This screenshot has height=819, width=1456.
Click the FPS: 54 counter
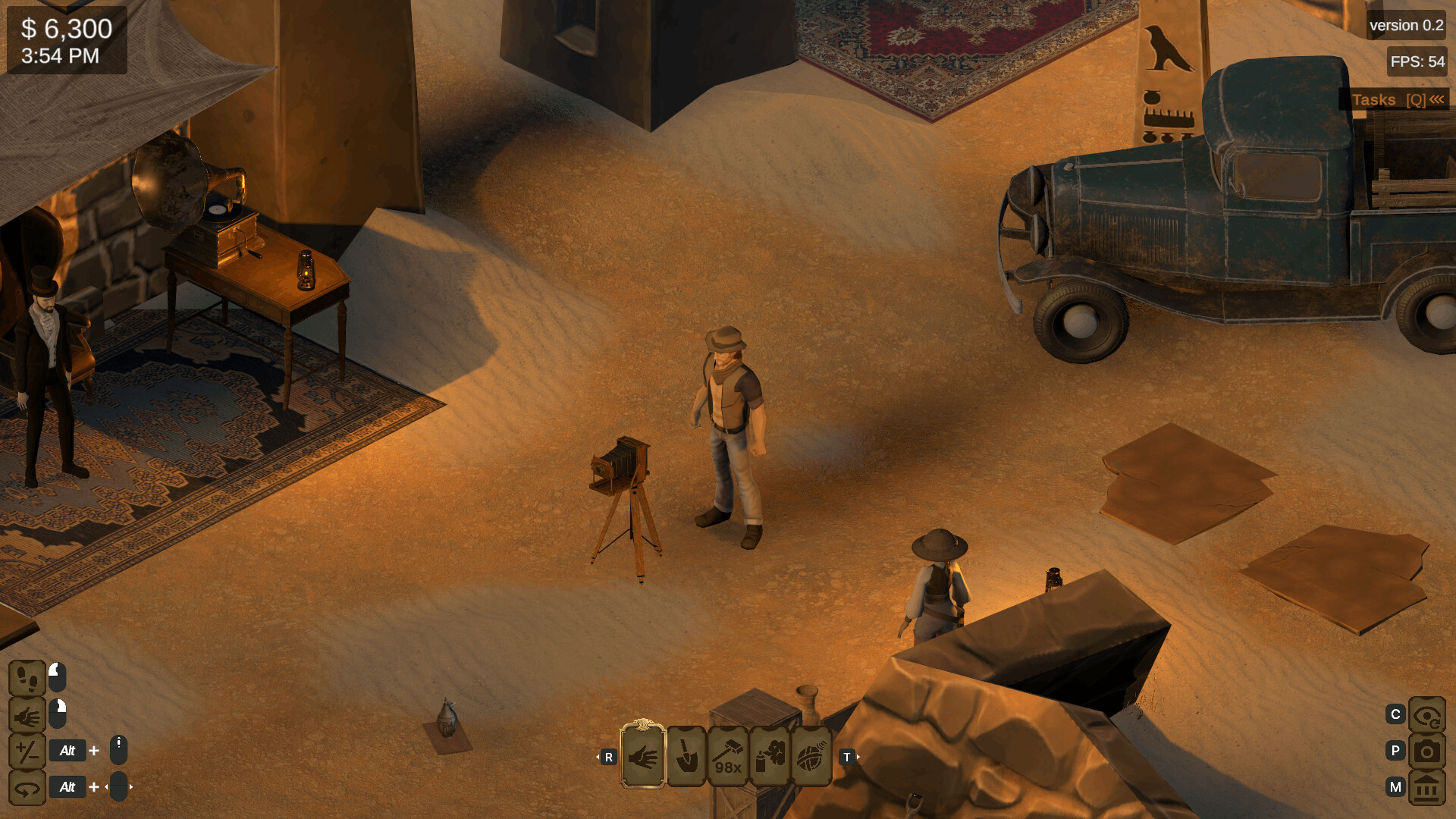pos(1420,59)
